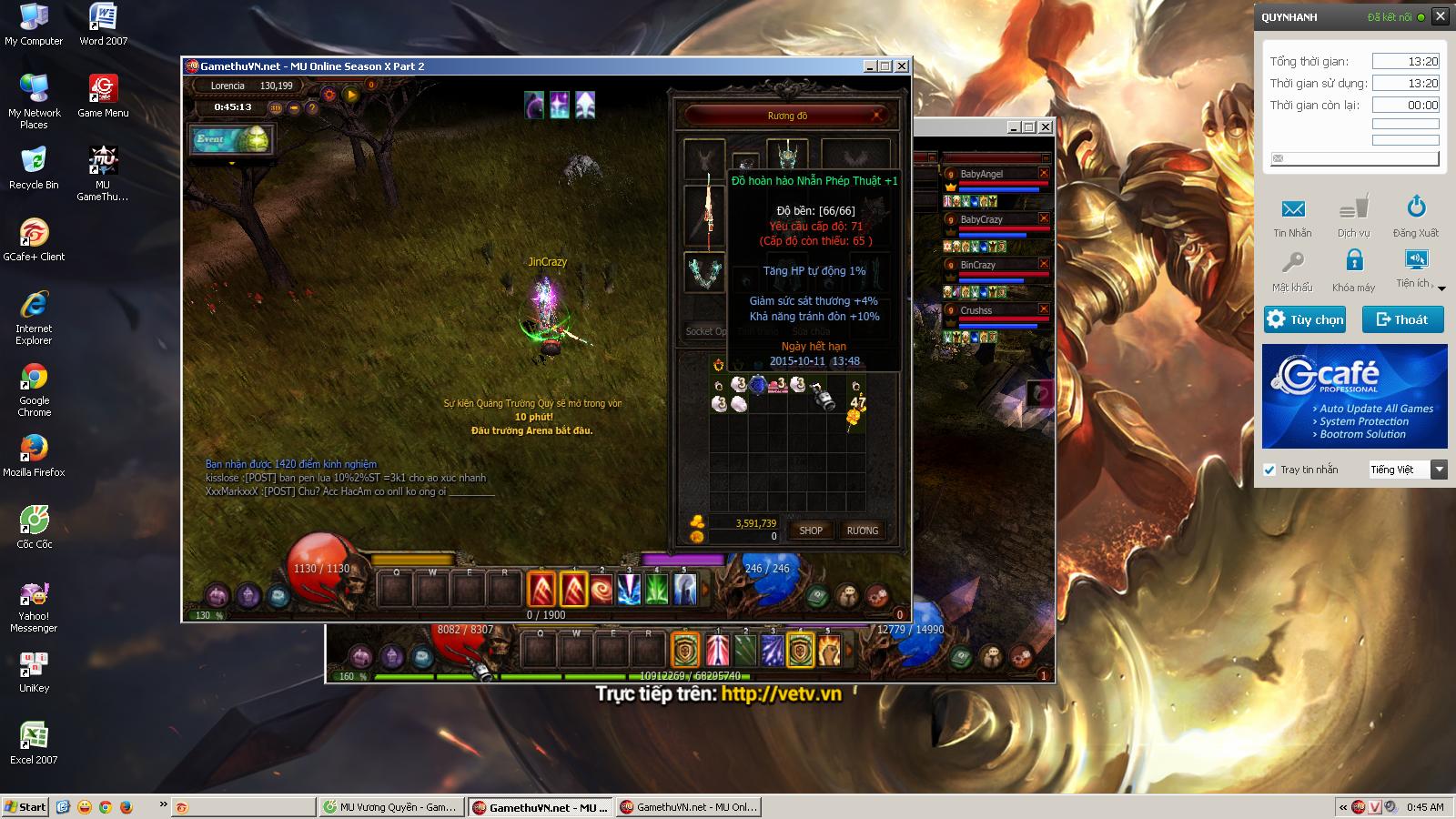Click the yellow play arrow button
This screenshot has width=1456, height=819.
tap(351, 95)
